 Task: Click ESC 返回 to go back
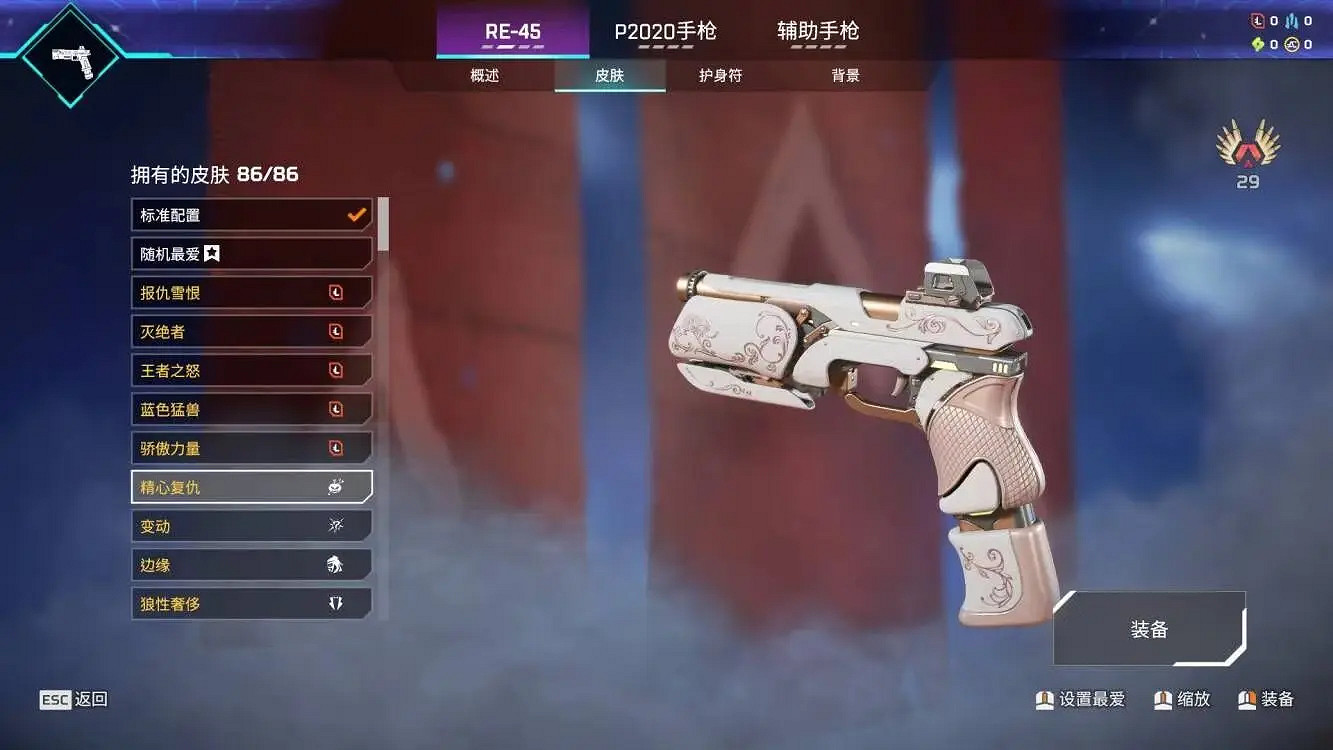tap(75, 699)
